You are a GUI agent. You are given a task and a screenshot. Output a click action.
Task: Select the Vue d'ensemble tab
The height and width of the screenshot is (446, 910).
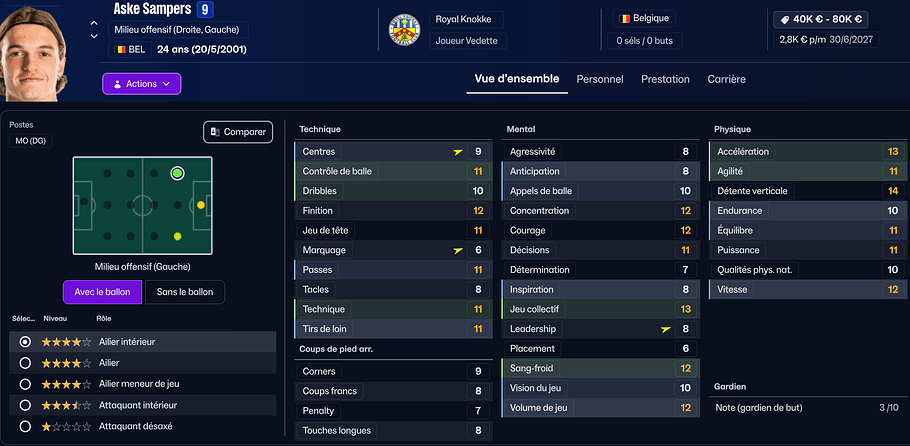coord(516,79)
